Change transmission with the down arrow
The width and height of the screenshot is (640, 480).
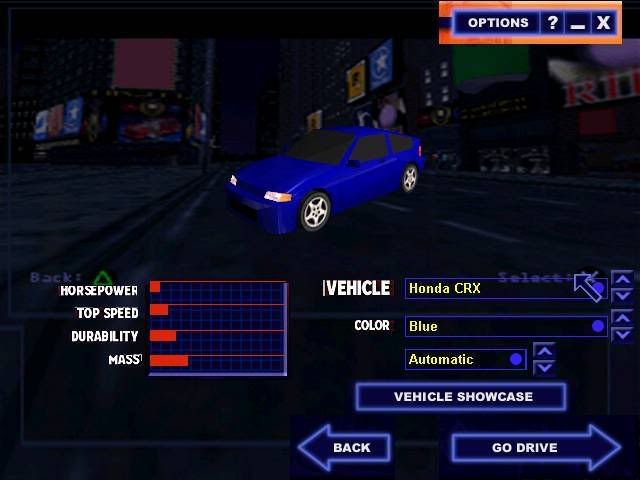[544, 367]
